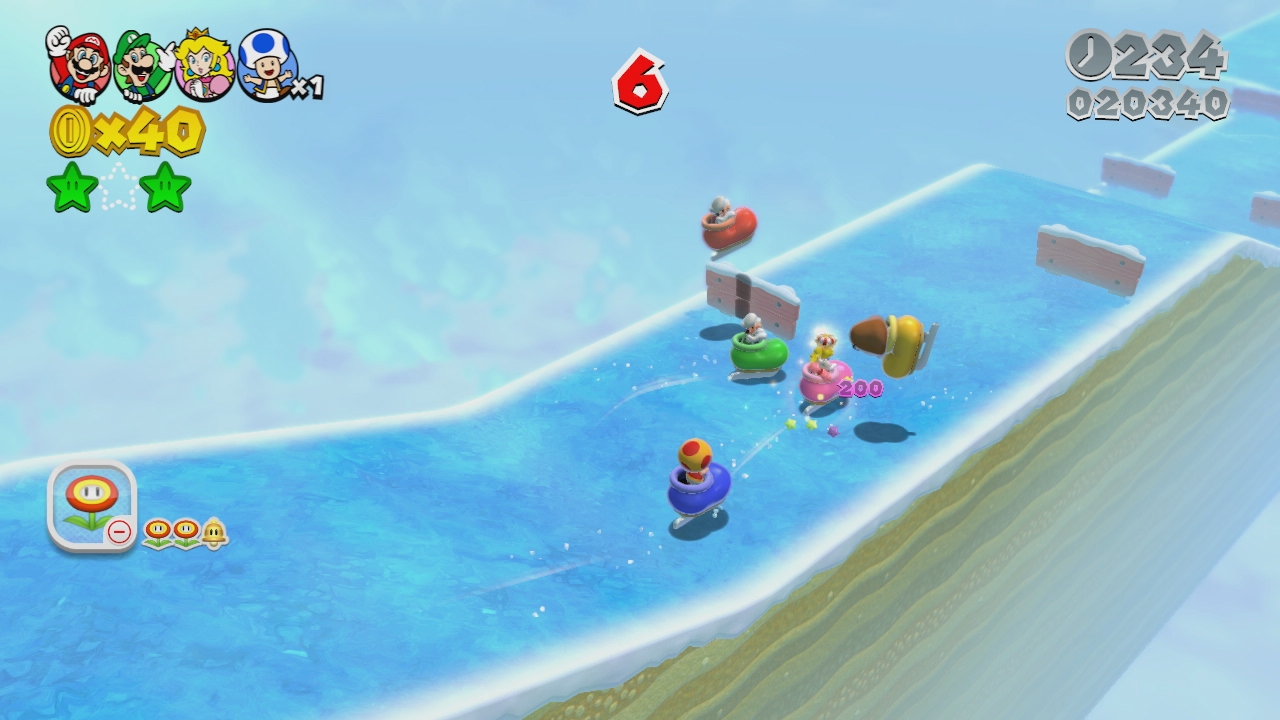
Task: Click Princess Peach's portrait icon
Action: point(204,66)
